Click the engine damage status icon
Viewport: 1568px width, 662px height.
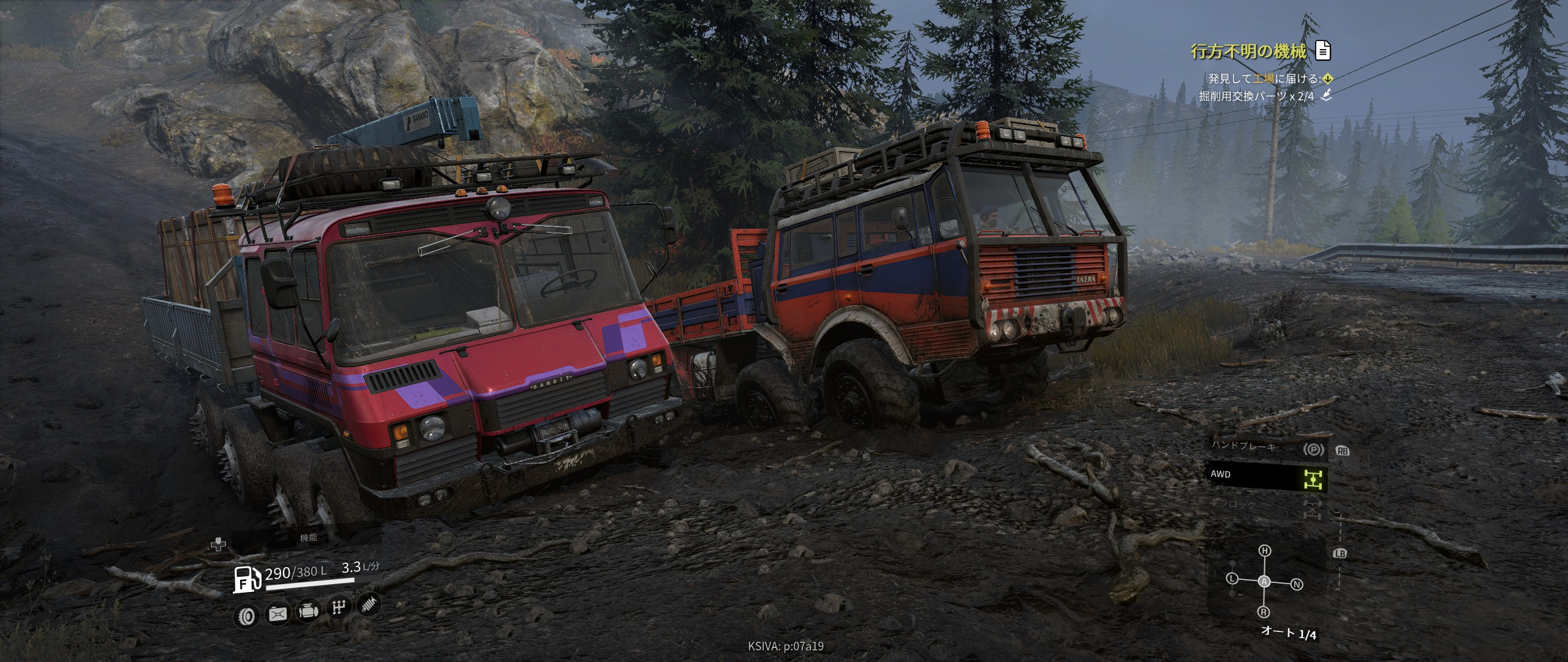pos(307,612)
